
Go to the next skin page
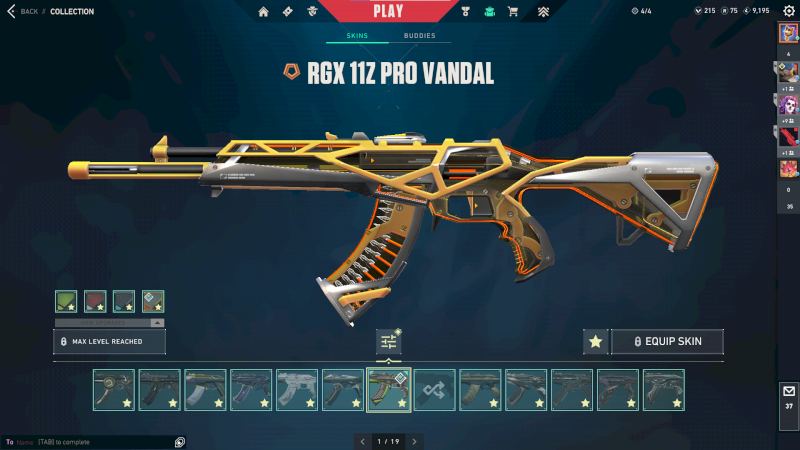pyautogui.click(x=414, y=441)
